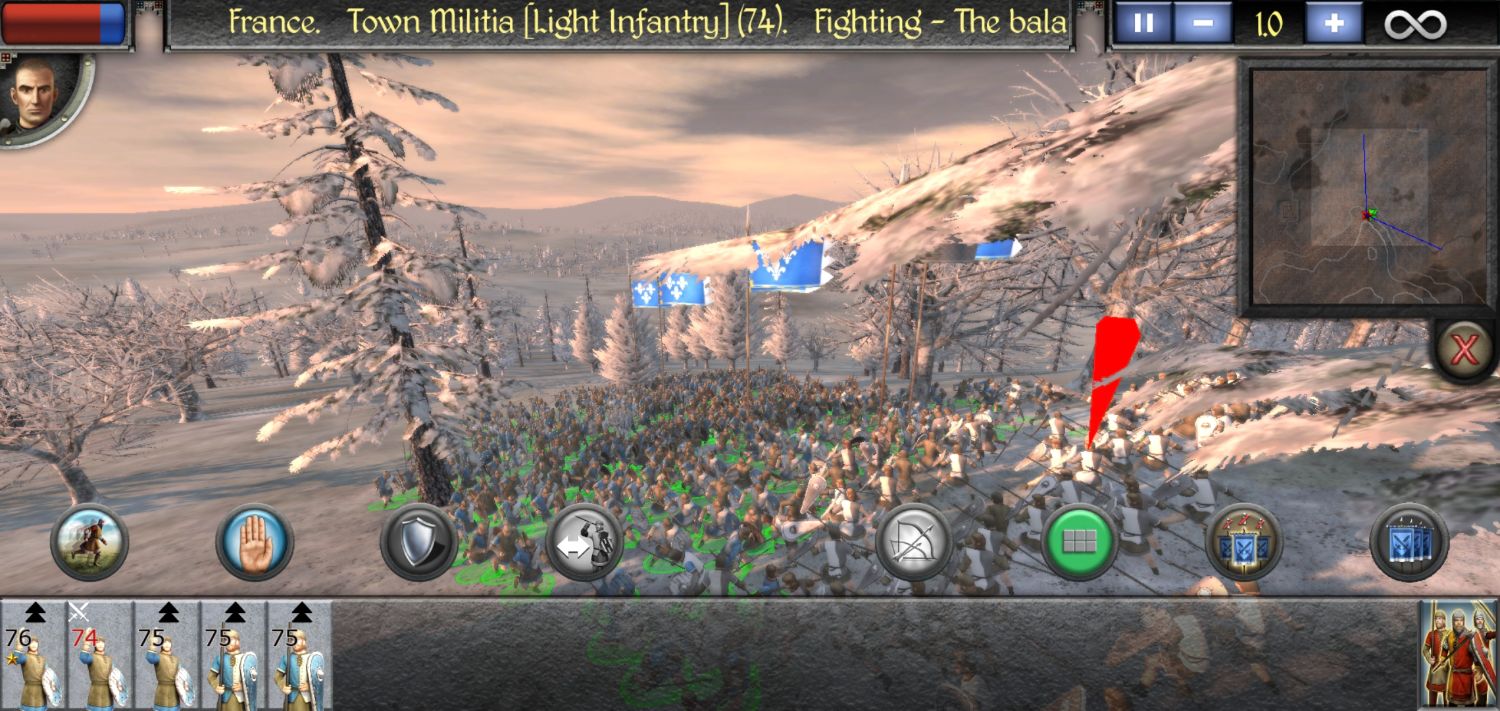Screen dimensions: 1500x711
Task: Toggle the shield guard mode button
Action: pos(419,543)
